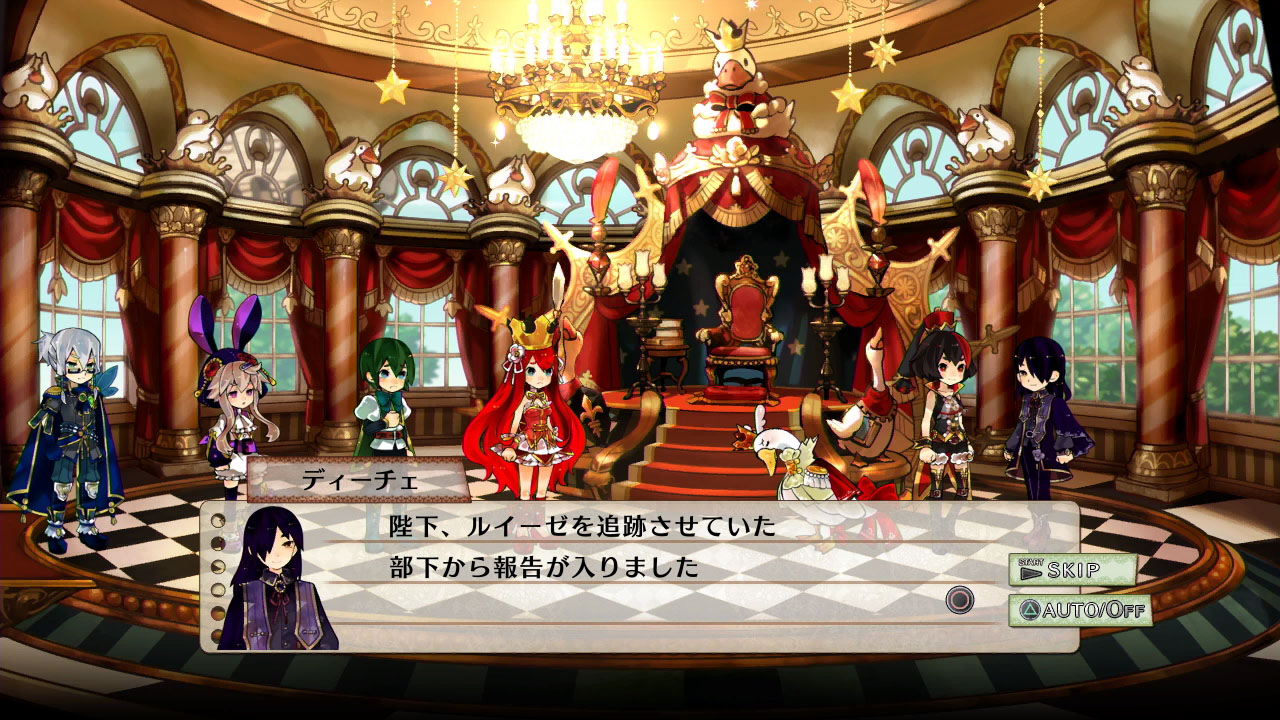The height and width of the screenshot is (720, 1280).
Task: Toggle the AUTO/OFF dialogue button
Action: click(x=1080, y=609)
